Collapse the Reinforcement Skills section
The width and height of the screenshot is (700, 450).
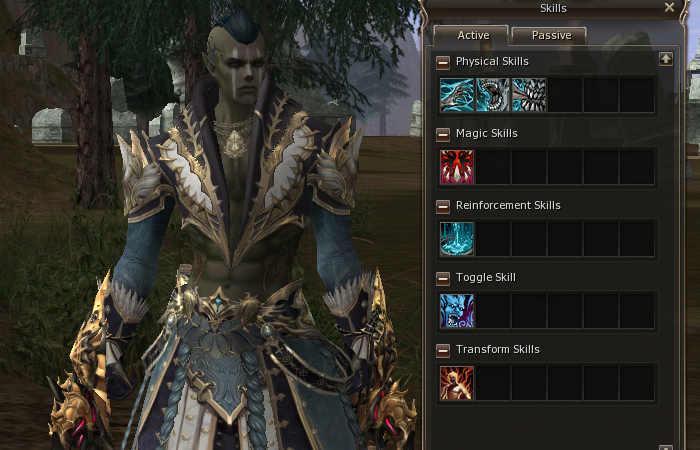tap(444, 206)
